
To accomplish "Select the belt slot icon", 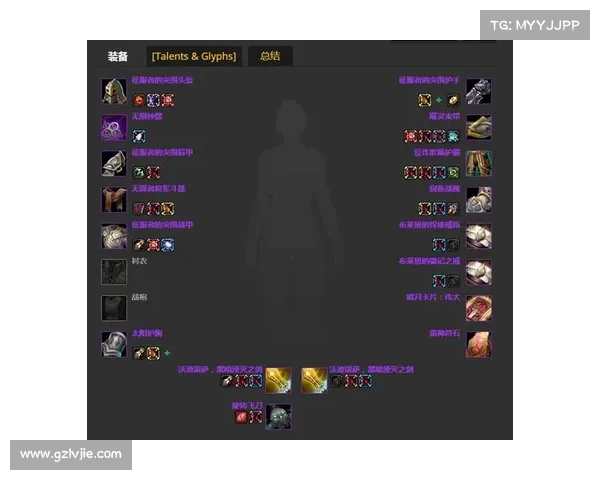I will (479, 127).
